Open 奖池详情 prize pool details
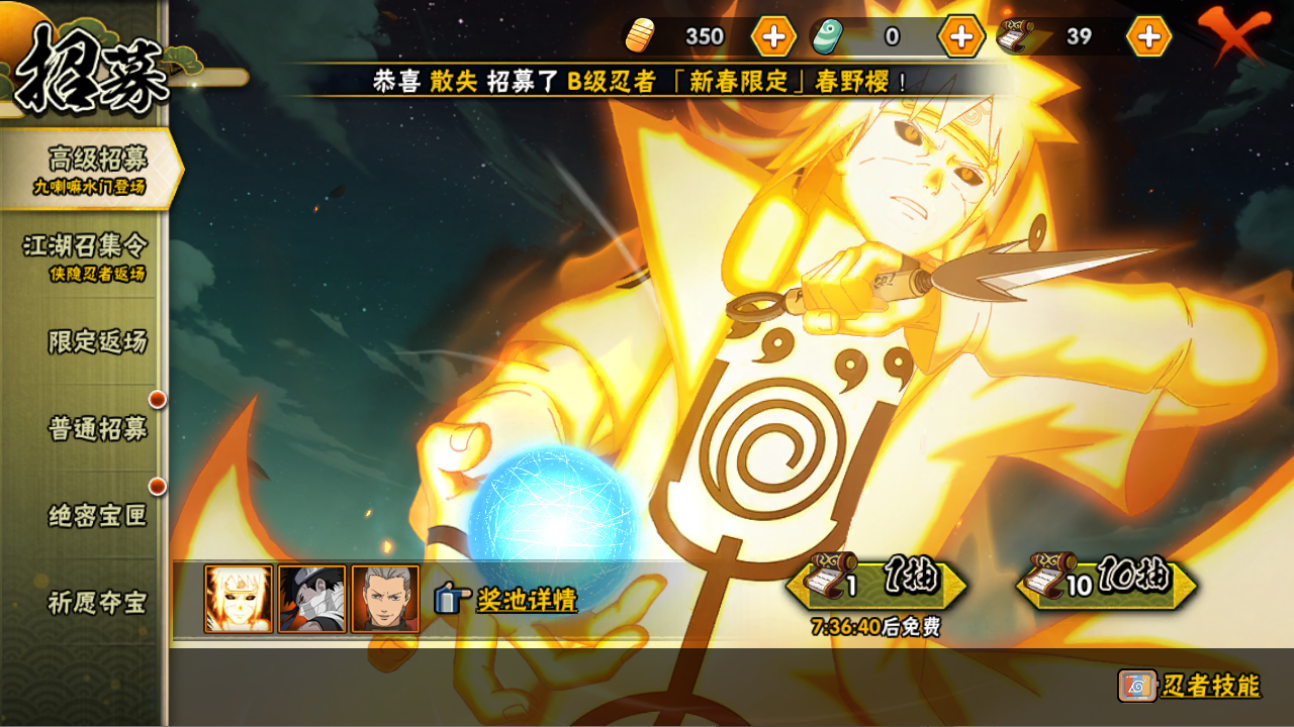 pyautogui.click(x=506, y=600)
